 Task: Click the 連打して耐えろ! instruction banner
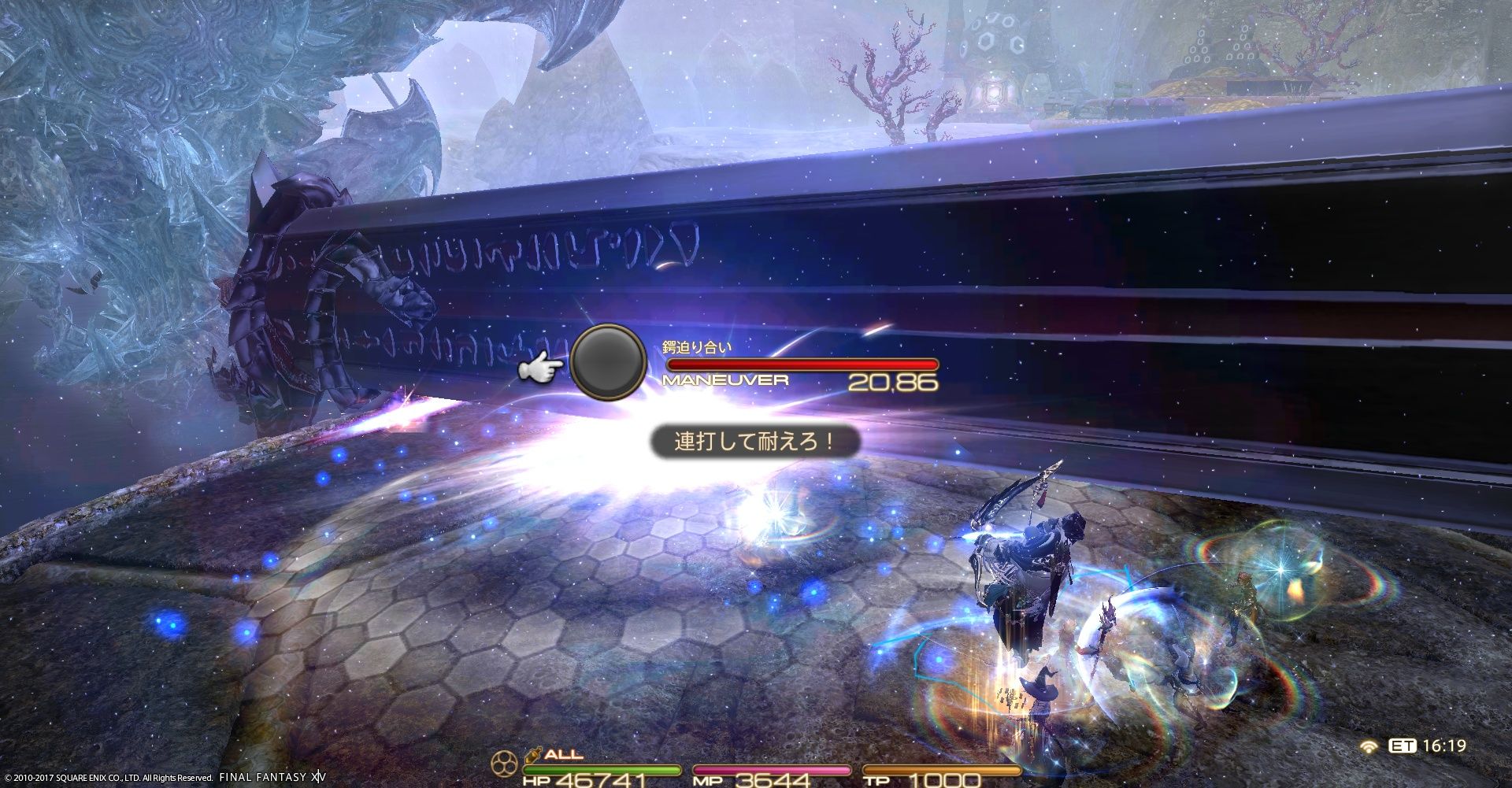752,442
